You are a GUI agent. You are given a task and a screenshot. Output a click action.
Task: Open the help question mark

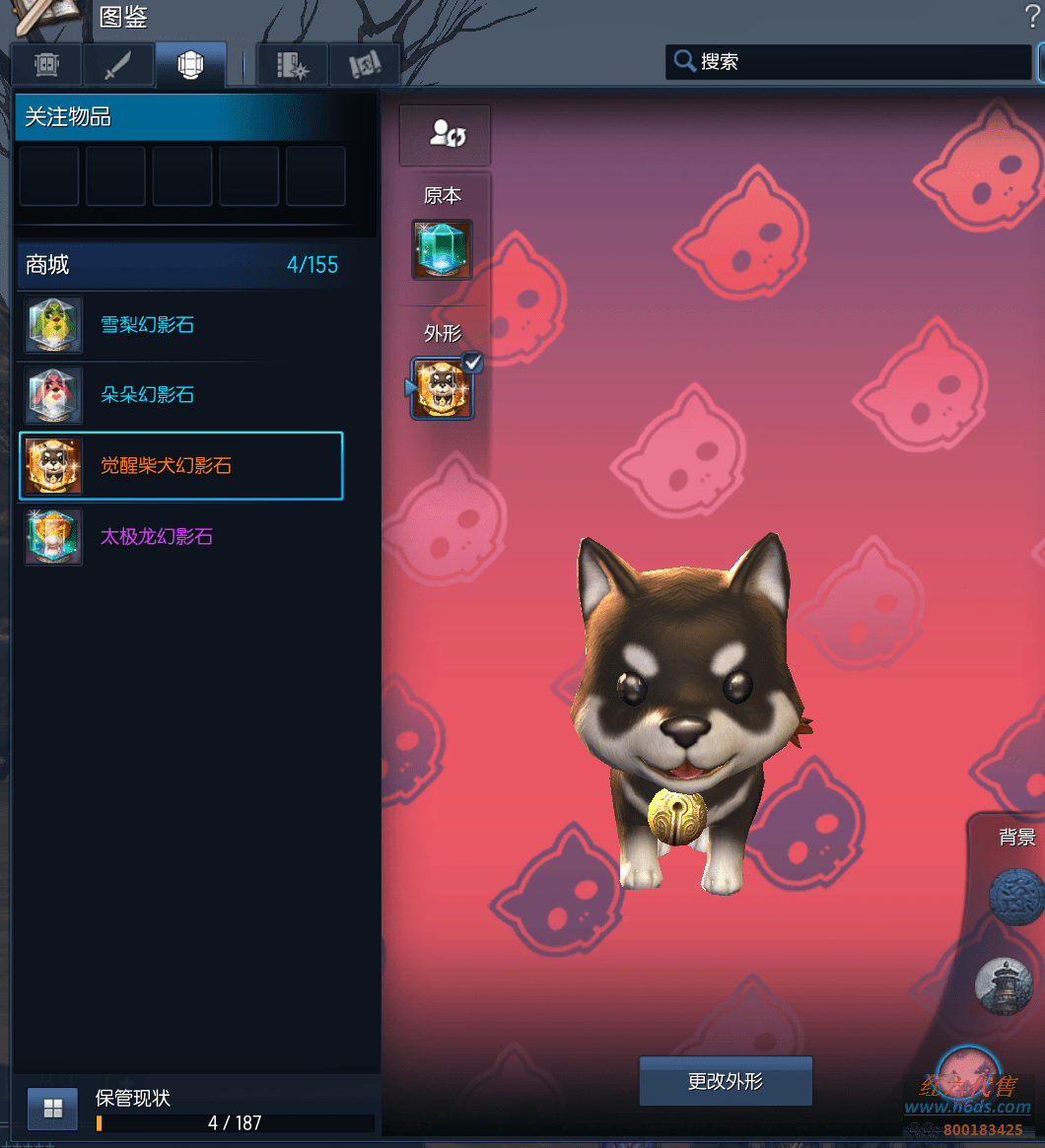1032,17
